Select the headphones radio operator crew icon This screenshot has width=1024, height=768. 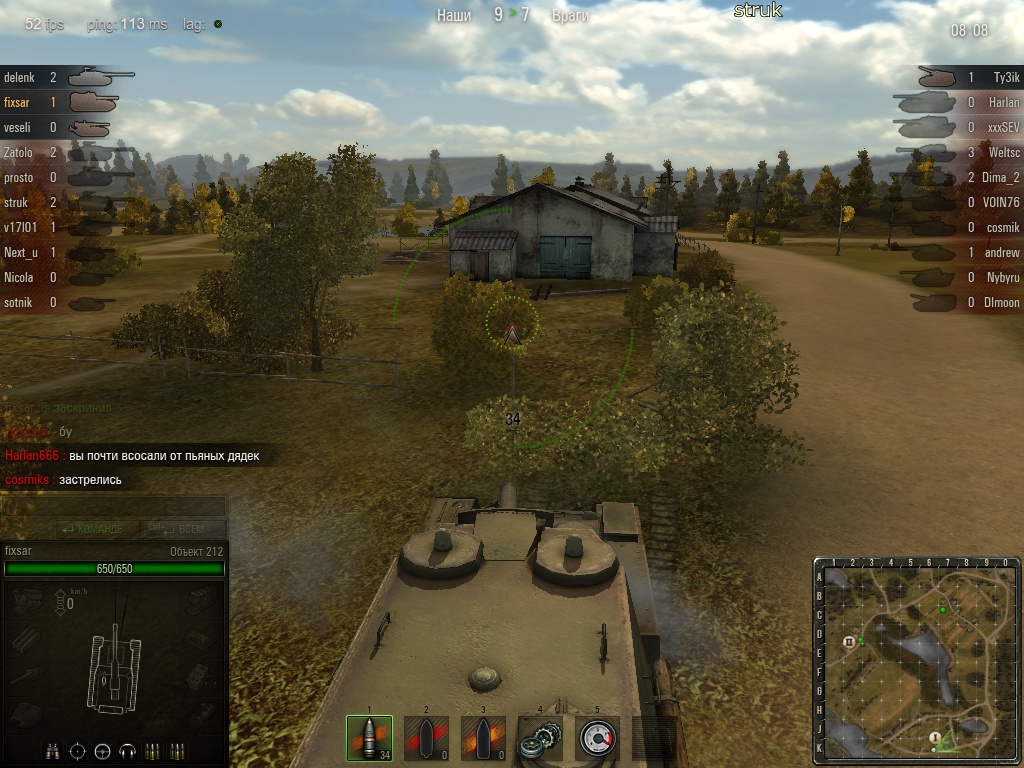pyautogui.click(x=127, y=750)
